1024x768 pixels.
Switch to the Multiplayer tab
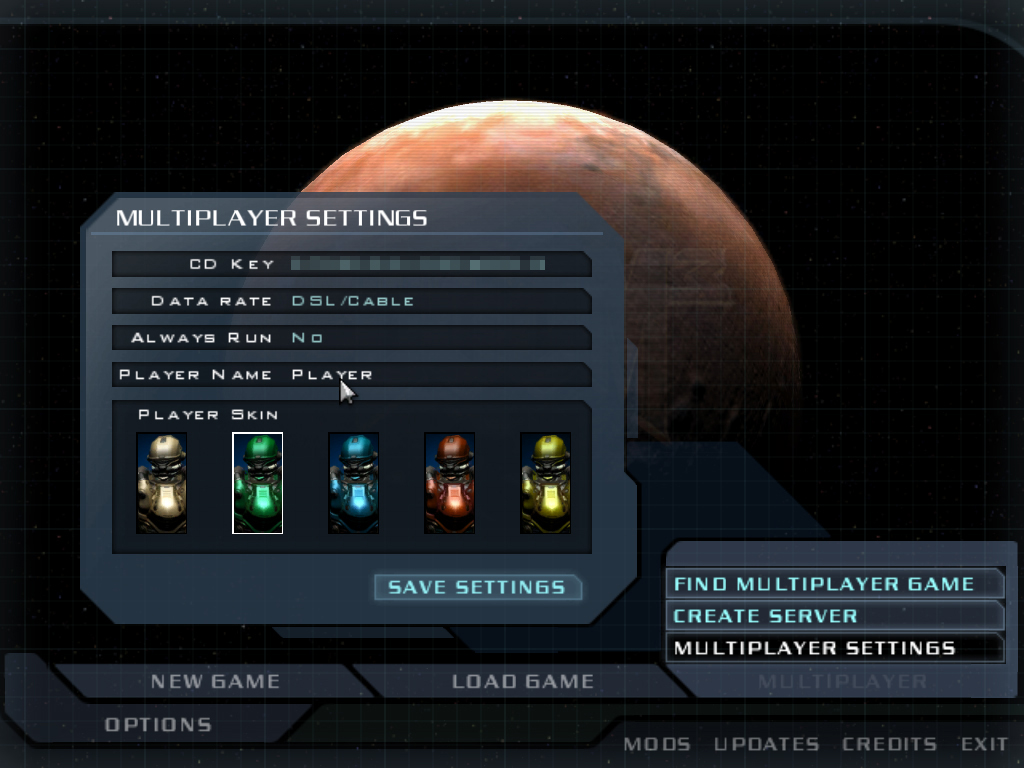(x=842, y=682)
